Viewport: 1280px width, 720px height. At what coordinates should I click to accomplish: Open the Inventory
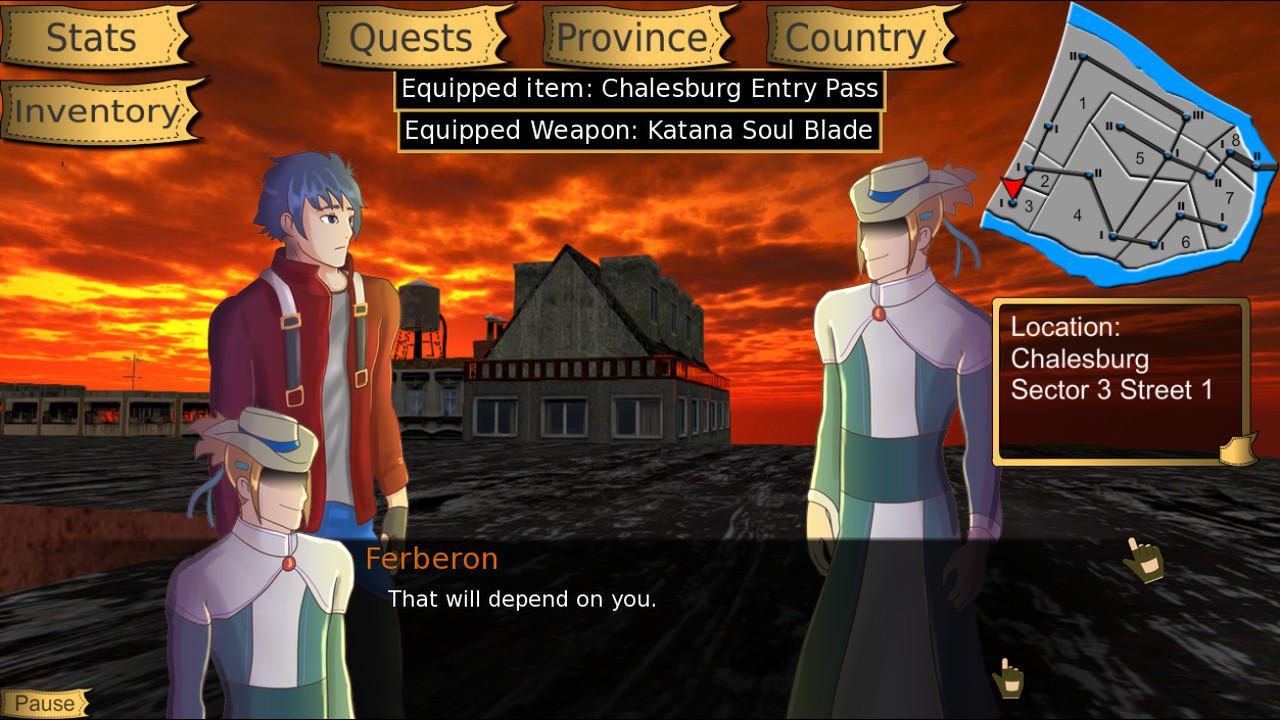pyautogui.click(x=96, y=112)
